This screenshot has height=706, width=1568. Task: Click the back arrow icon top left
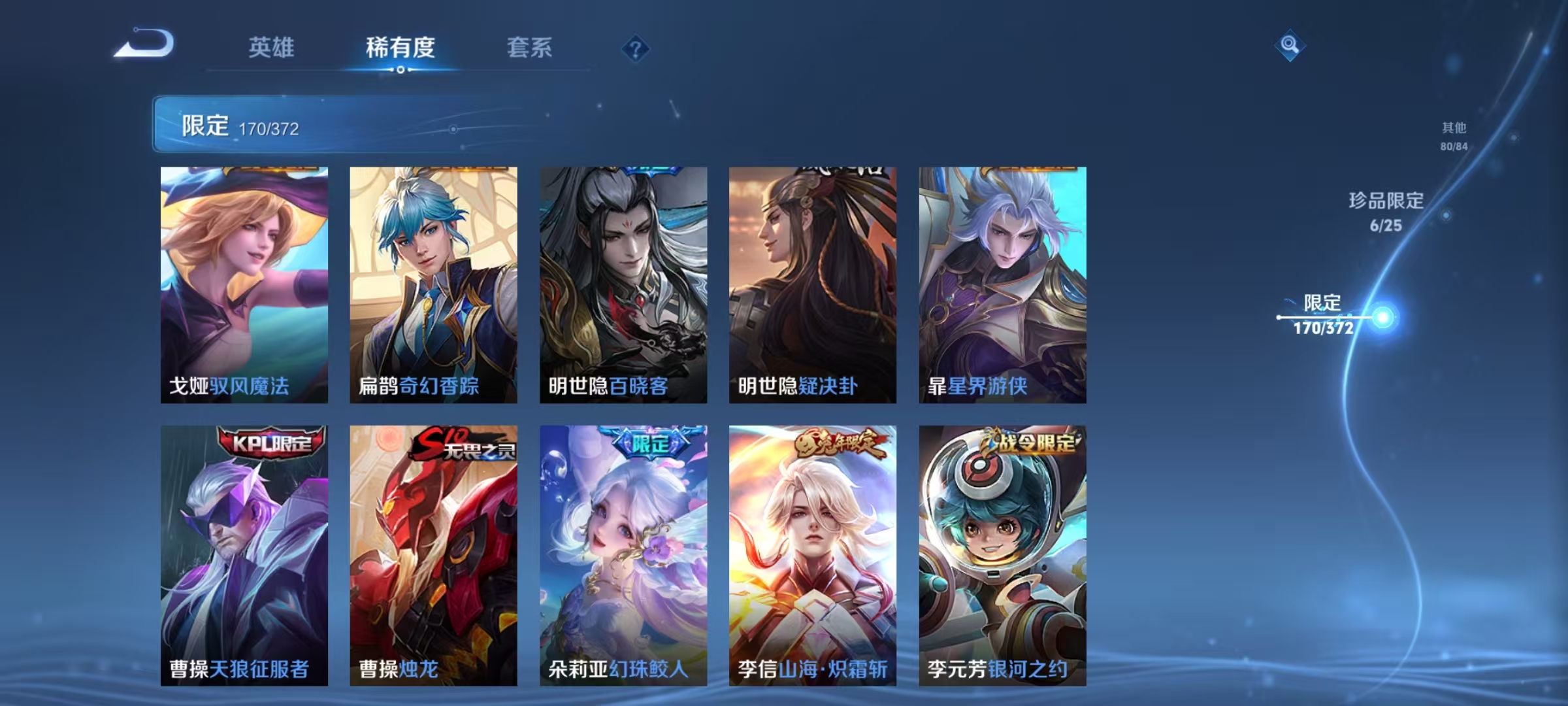tap(142, 42)
